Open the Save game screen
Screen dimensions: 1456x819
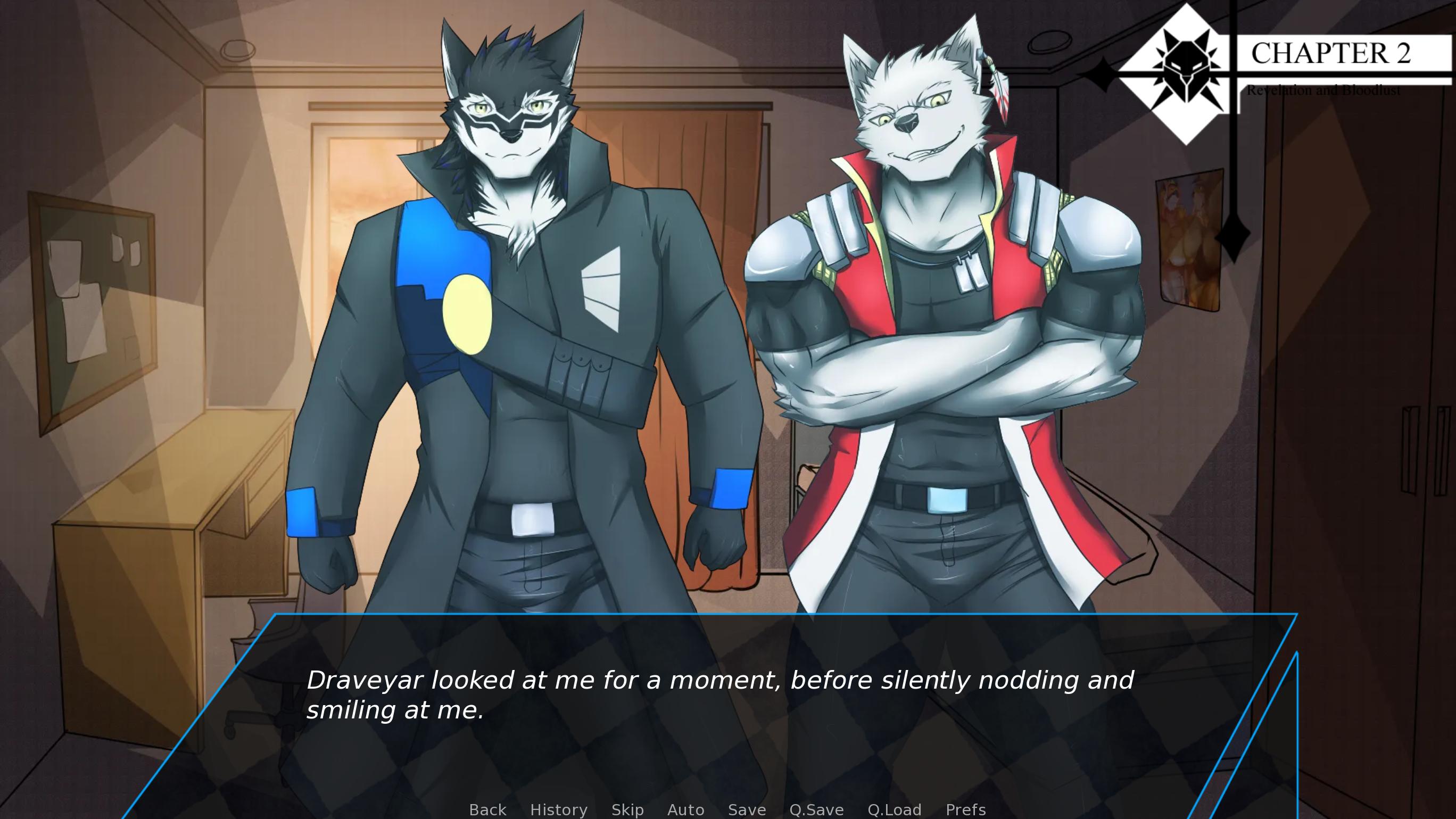click(747, 809)
